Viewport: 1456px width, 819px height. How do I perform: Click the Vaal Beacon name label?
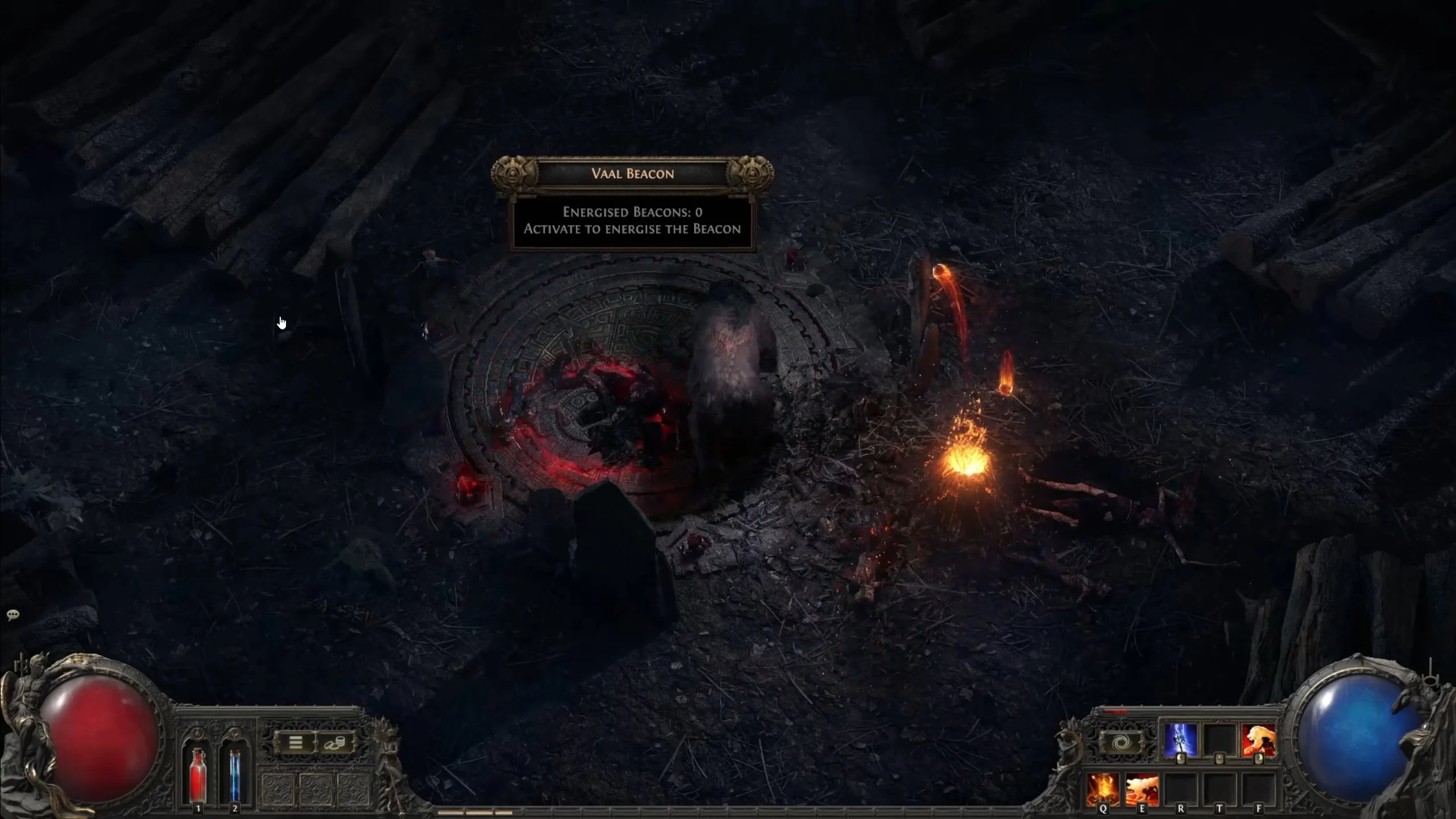632,173
